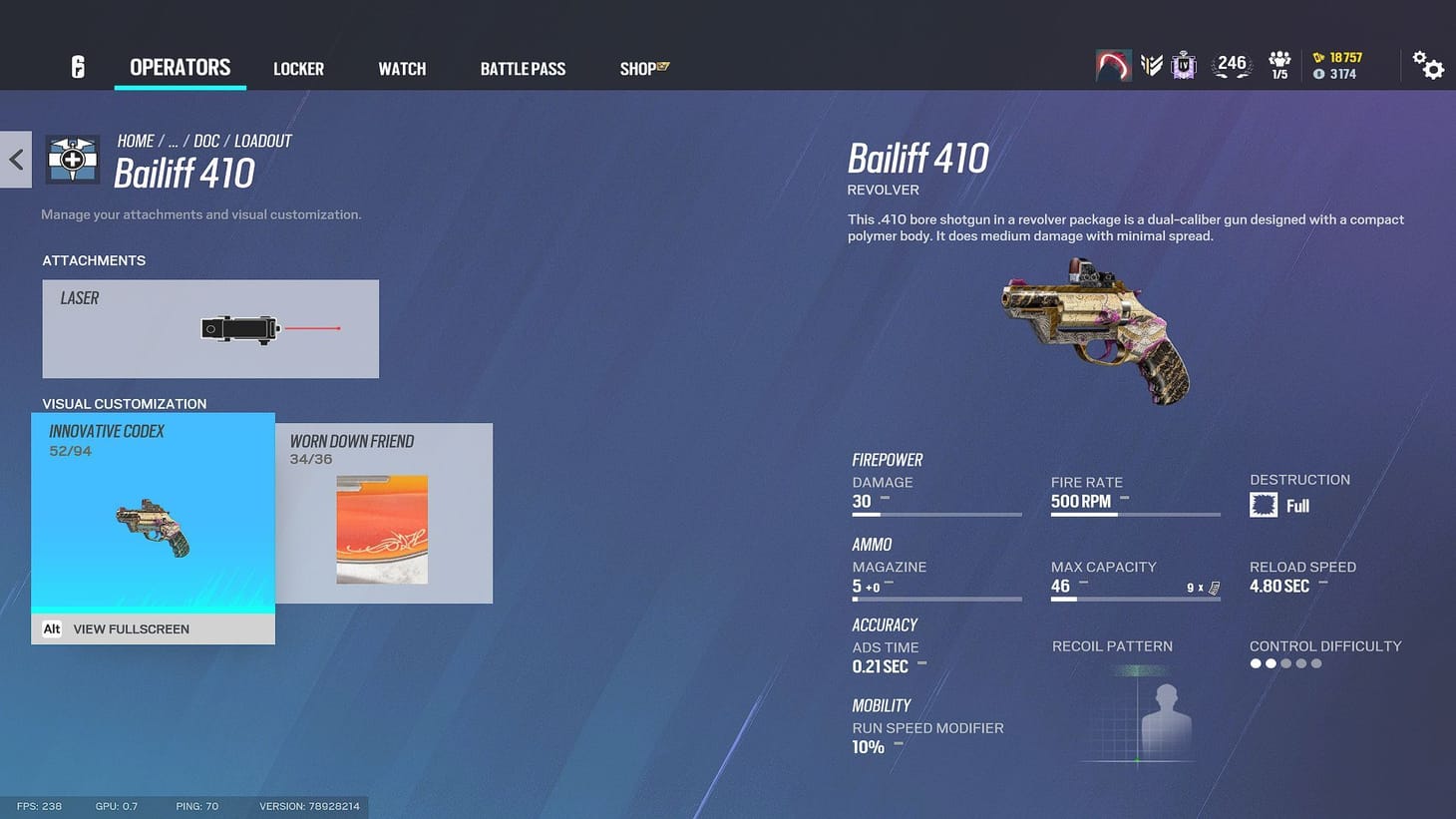Check your R6 Credits balance of 18757
This screenshot has height=819, width=1456.
tap(1336, 56)
